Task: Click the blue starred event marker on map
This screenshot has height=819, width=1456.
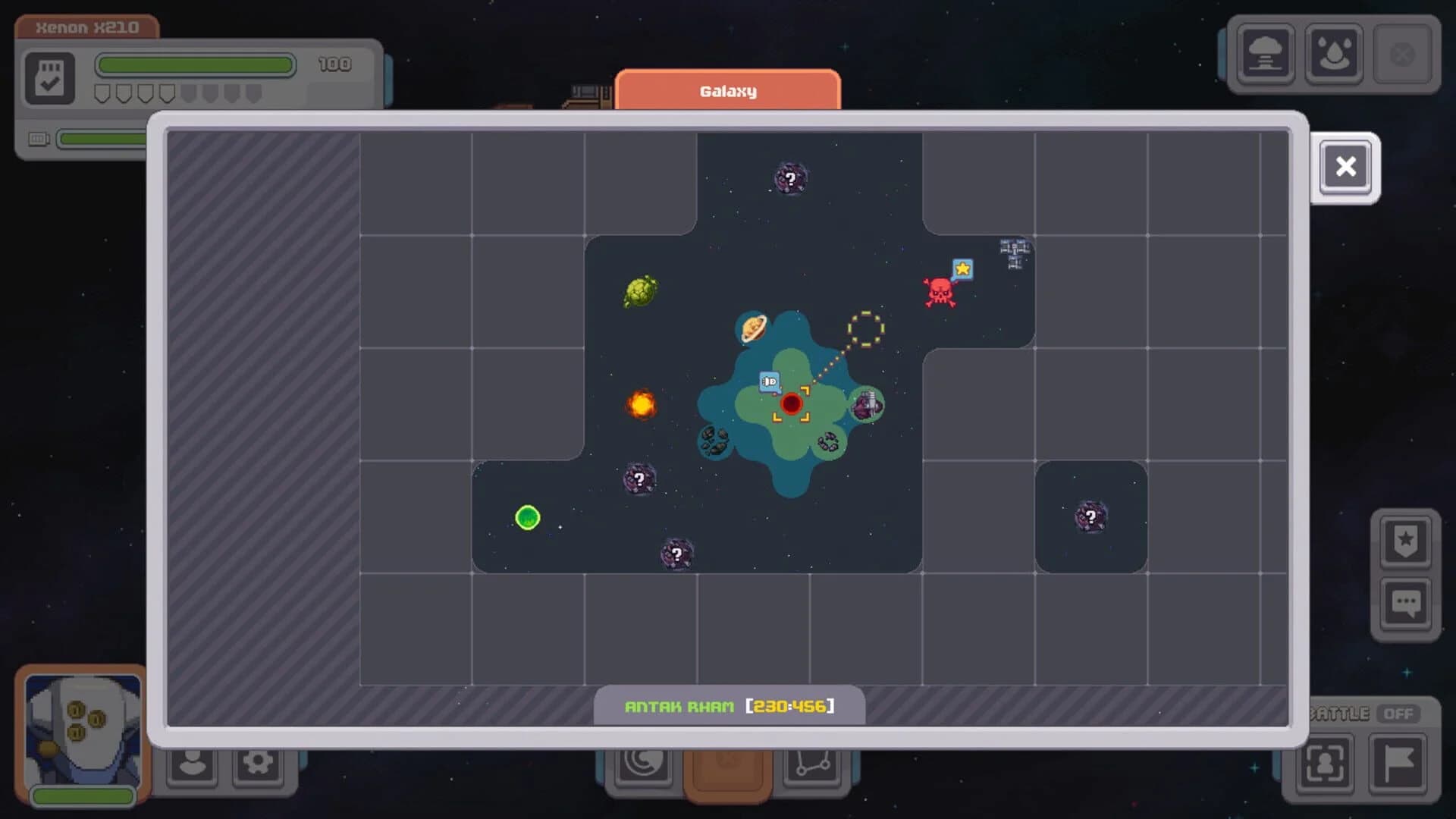Action: [962, 269]
